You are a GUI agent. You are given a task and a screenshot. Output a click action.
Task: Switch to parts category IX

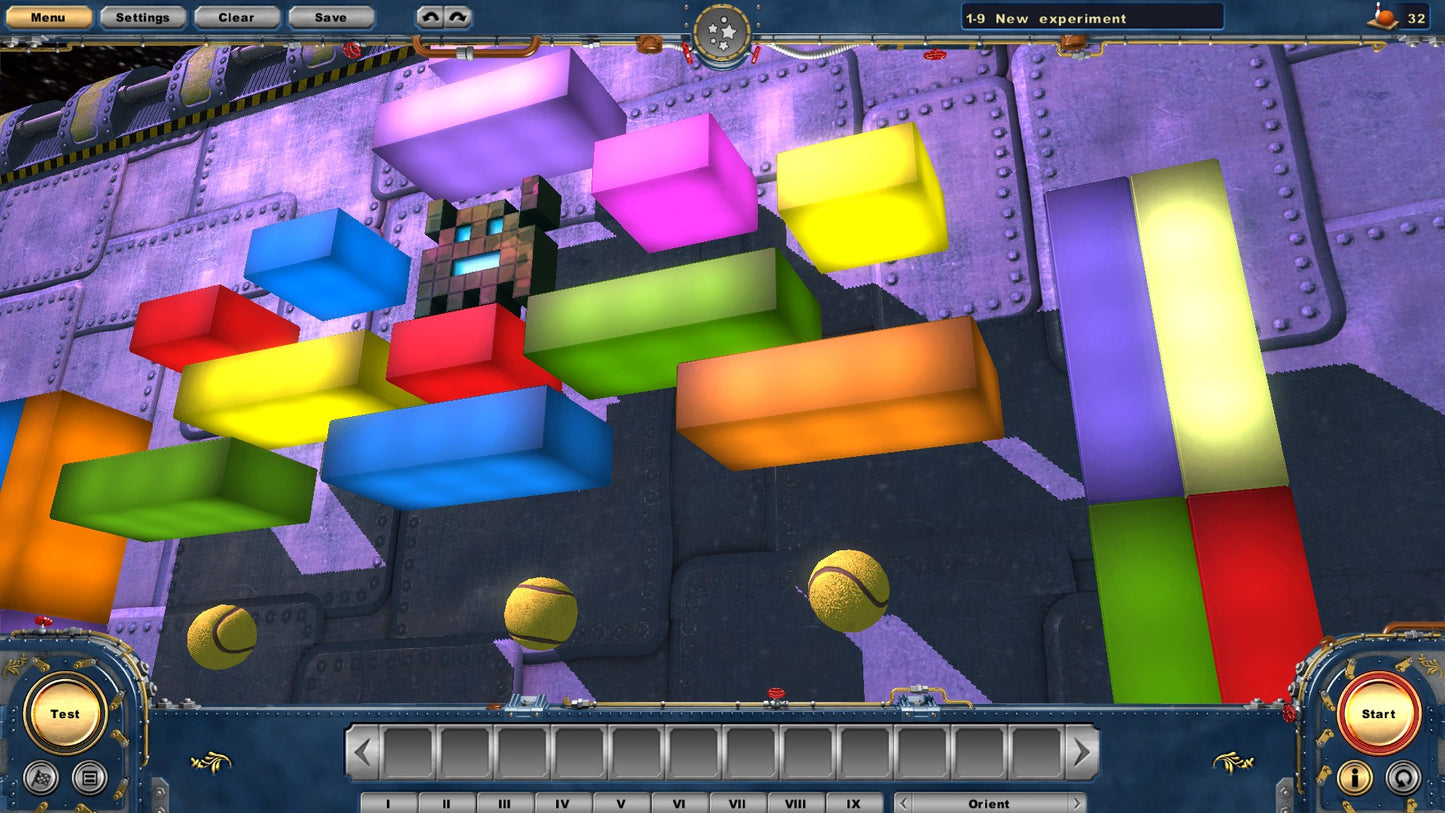853,803
